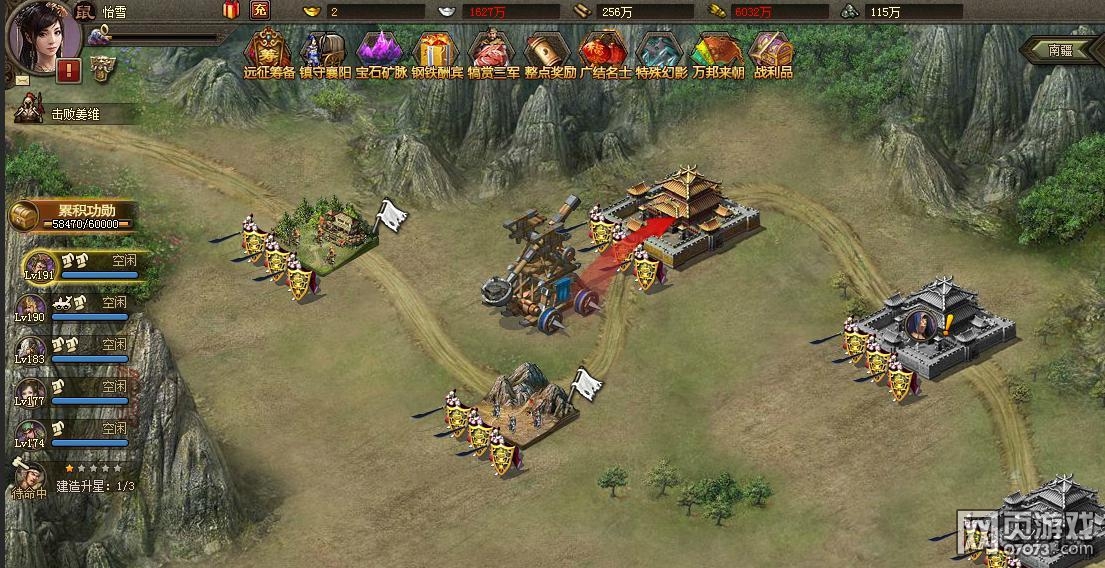Open the 万邦来朝 tribute event icon

click(x=716, y=50)
